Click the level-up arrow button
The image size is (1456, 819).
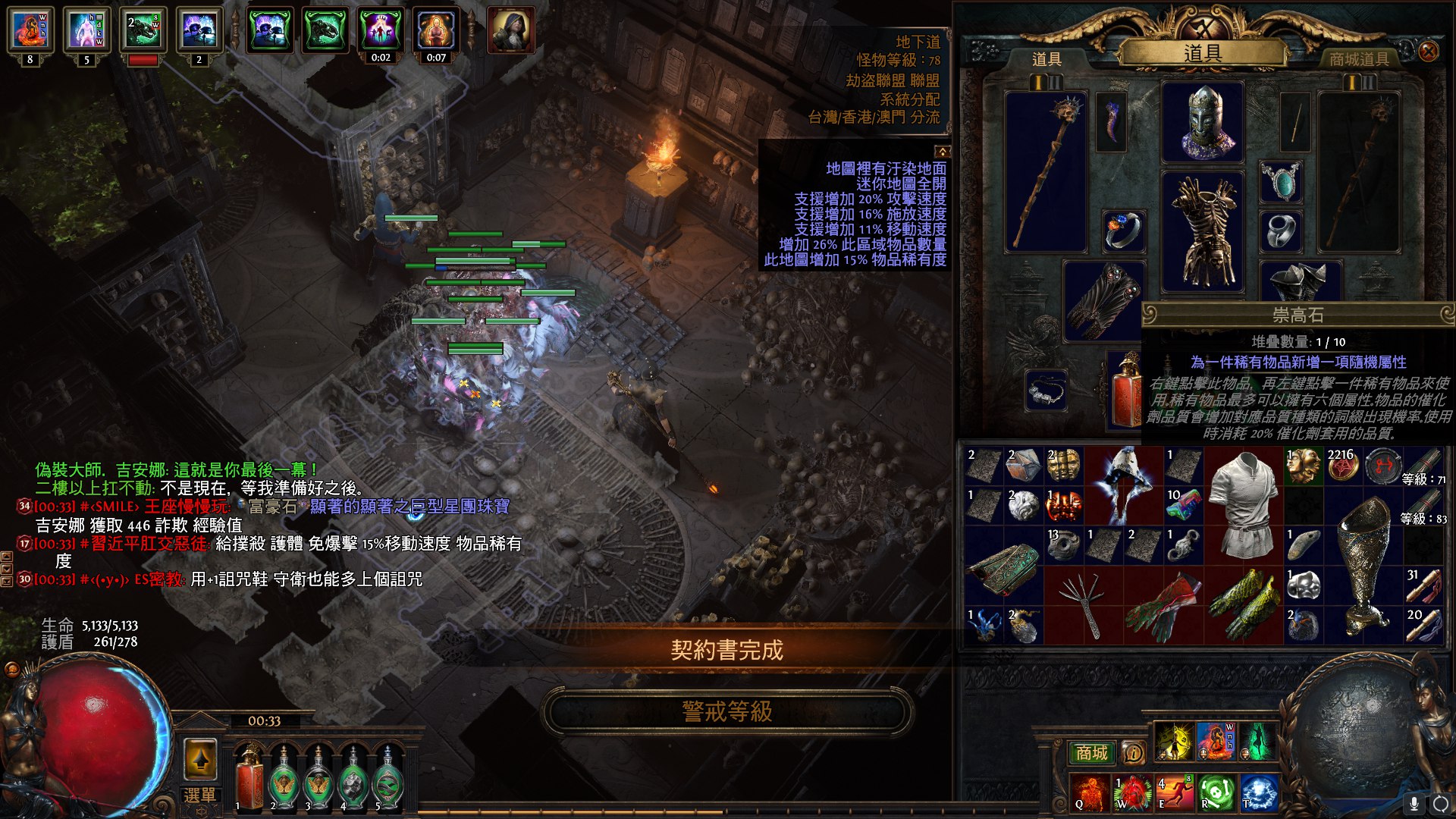(x=200, y=758)
